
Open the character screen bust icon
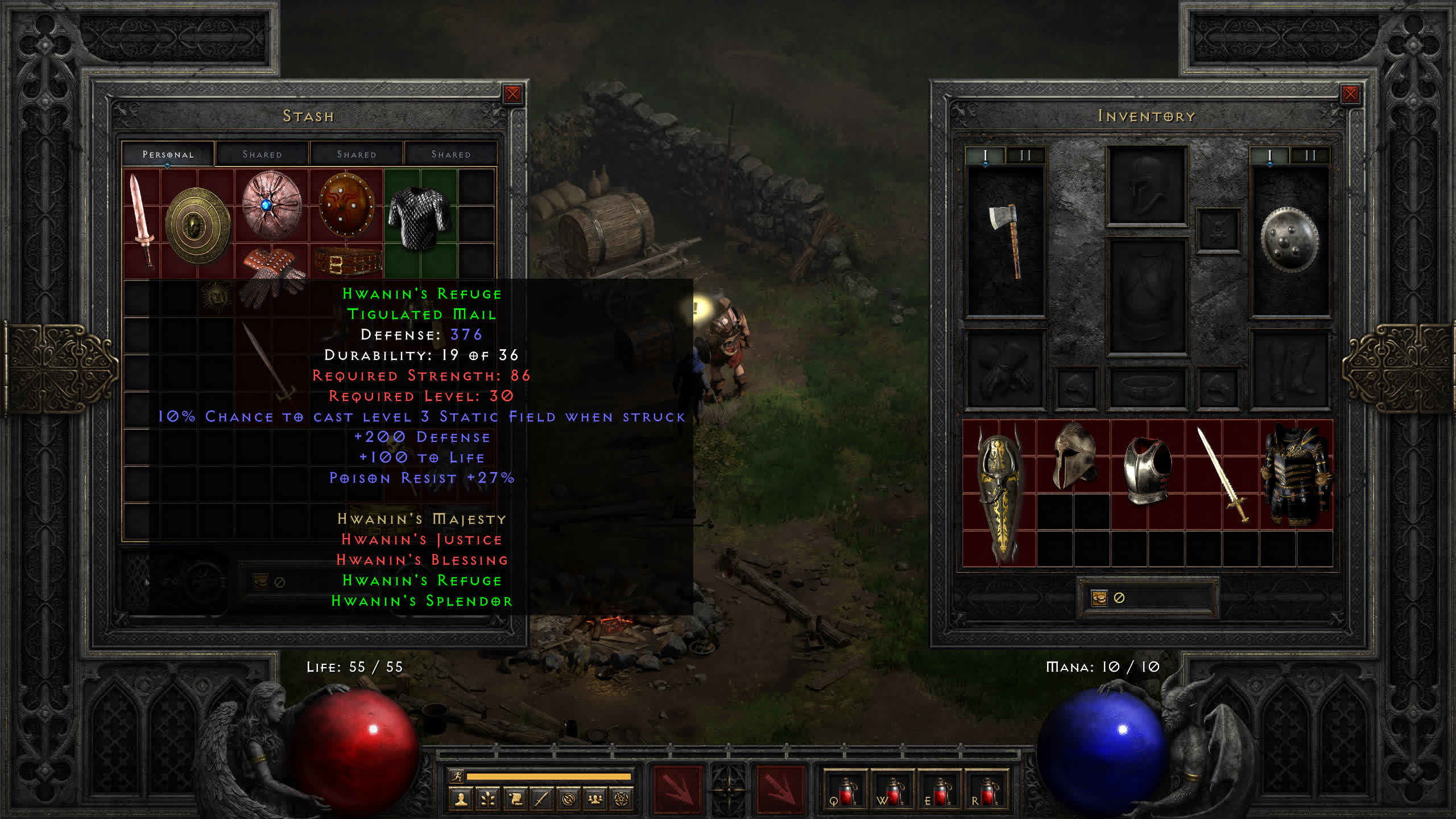tap(461, 800)
